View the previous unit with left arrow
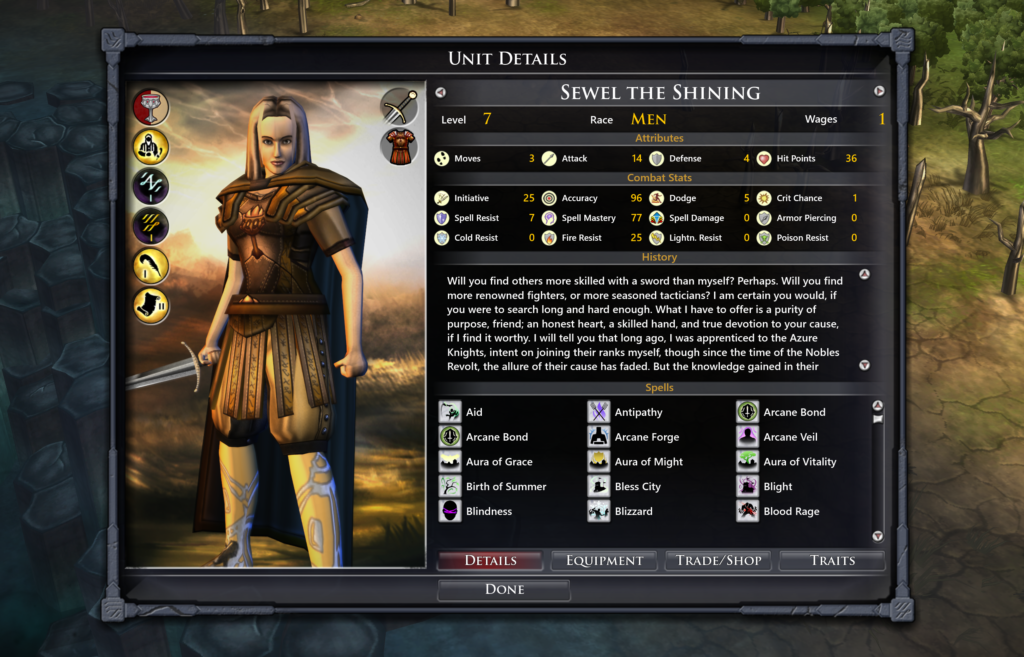Screen dimensions: 1024x657 440,92
